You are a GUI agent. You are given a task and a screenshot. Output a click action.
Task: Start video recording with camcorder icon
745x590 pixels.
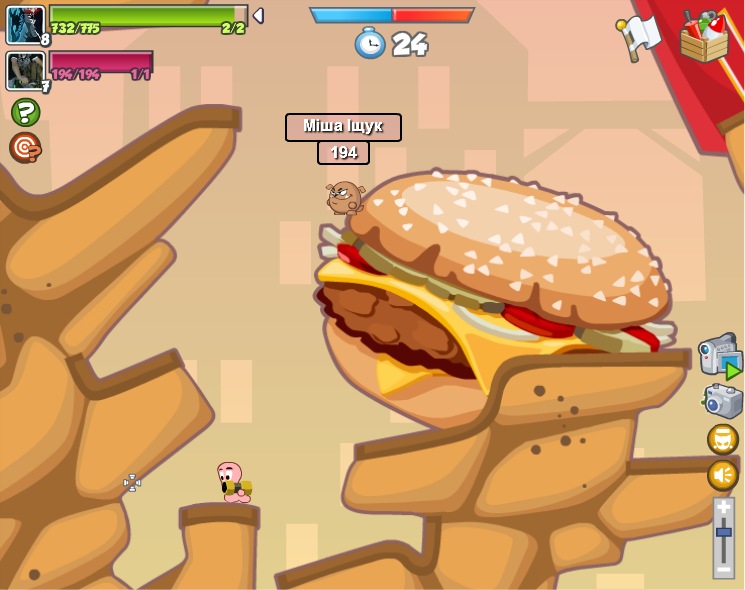pos(719,356)
